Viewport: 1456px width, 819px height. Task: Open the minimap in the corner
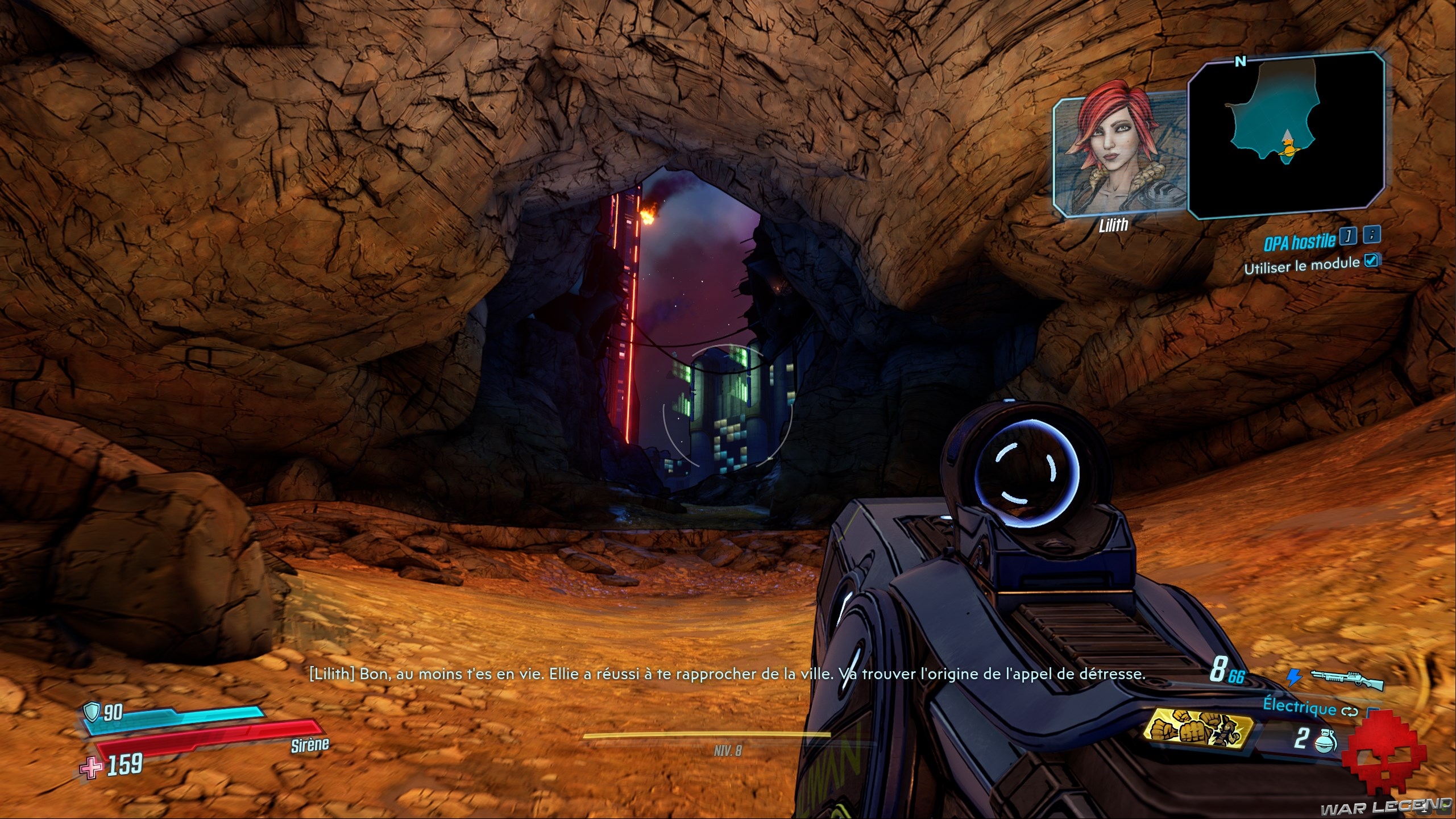coord(1287,134)
